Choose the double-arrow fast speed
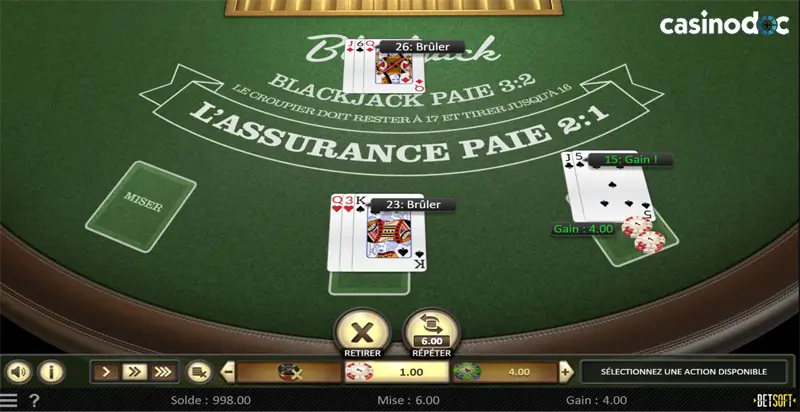800x412 pixels. coord(134,372)
